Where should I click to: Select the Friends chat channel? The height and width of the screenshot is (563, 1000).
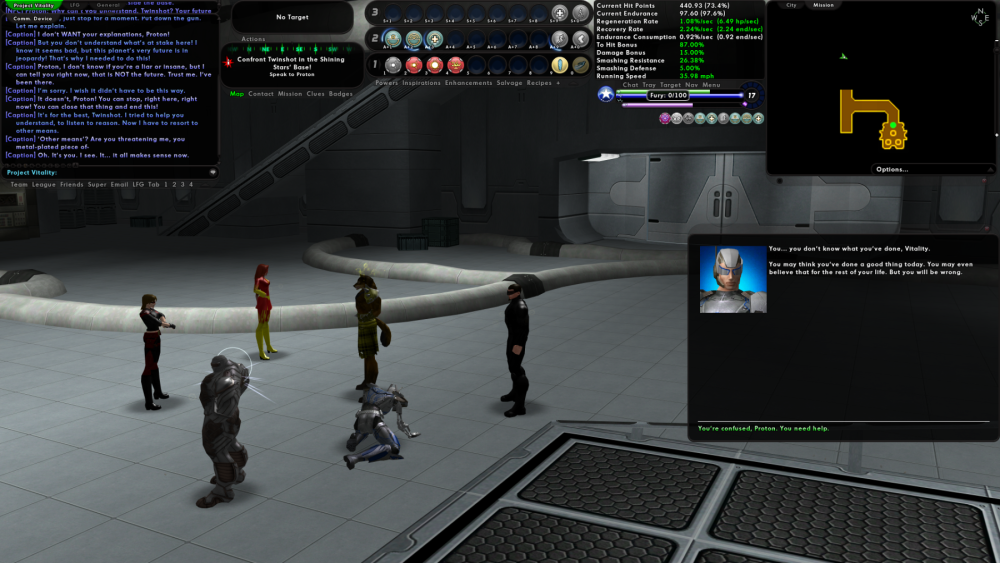71,184
